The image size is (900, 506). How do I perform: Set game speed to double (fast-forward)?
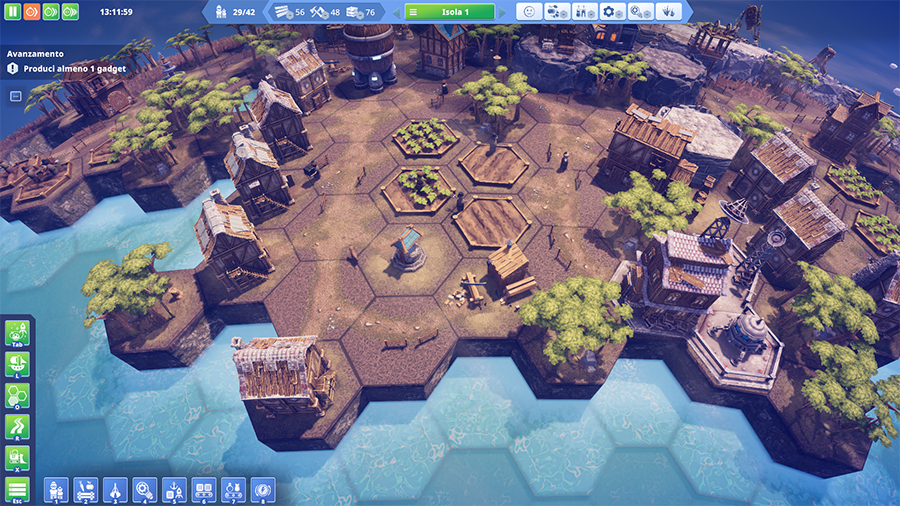coord(50,12)
